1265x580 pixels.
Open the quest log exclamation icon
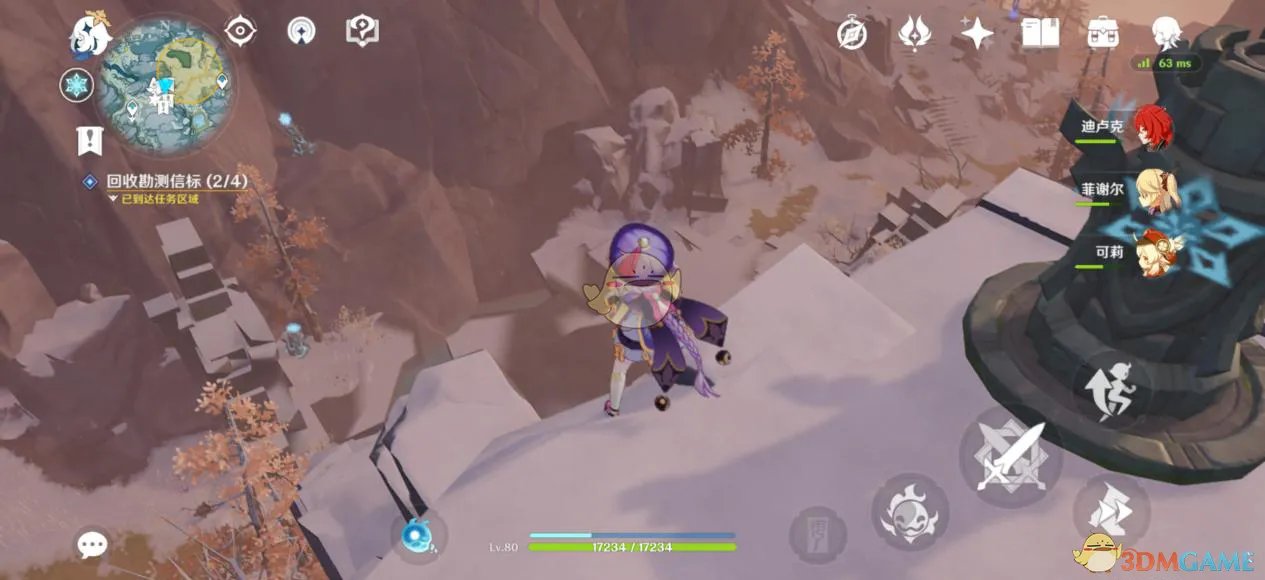point(90,141)
